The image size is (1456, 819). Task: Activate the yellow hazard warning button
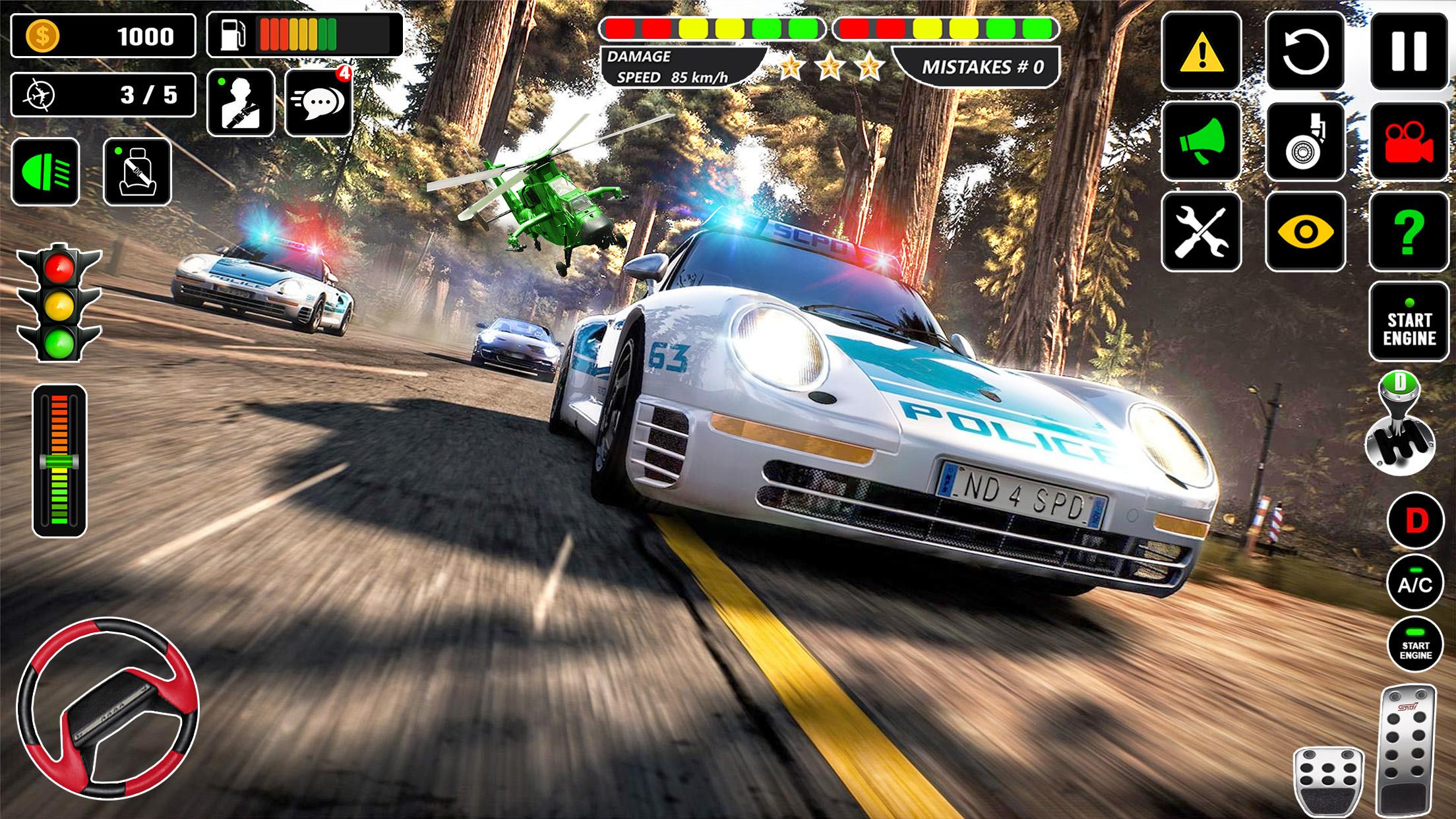1201,51
